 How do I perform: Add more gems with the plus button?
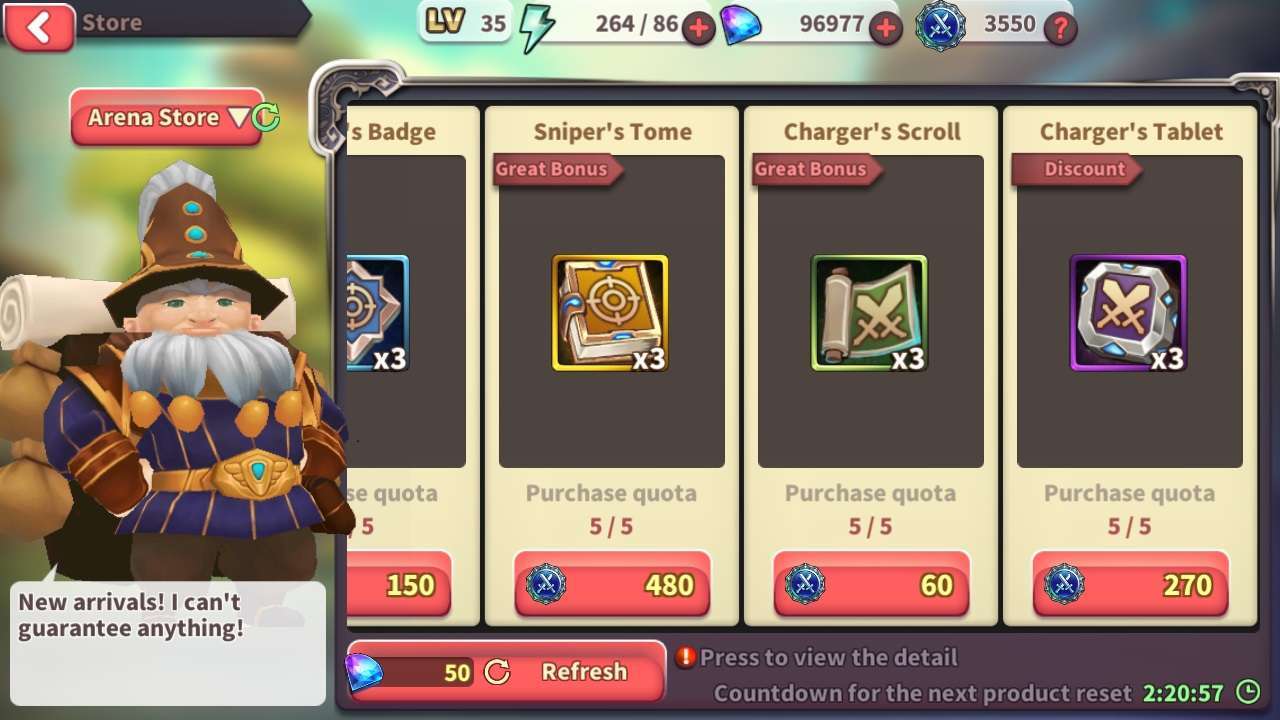click(x=885, y=28)
